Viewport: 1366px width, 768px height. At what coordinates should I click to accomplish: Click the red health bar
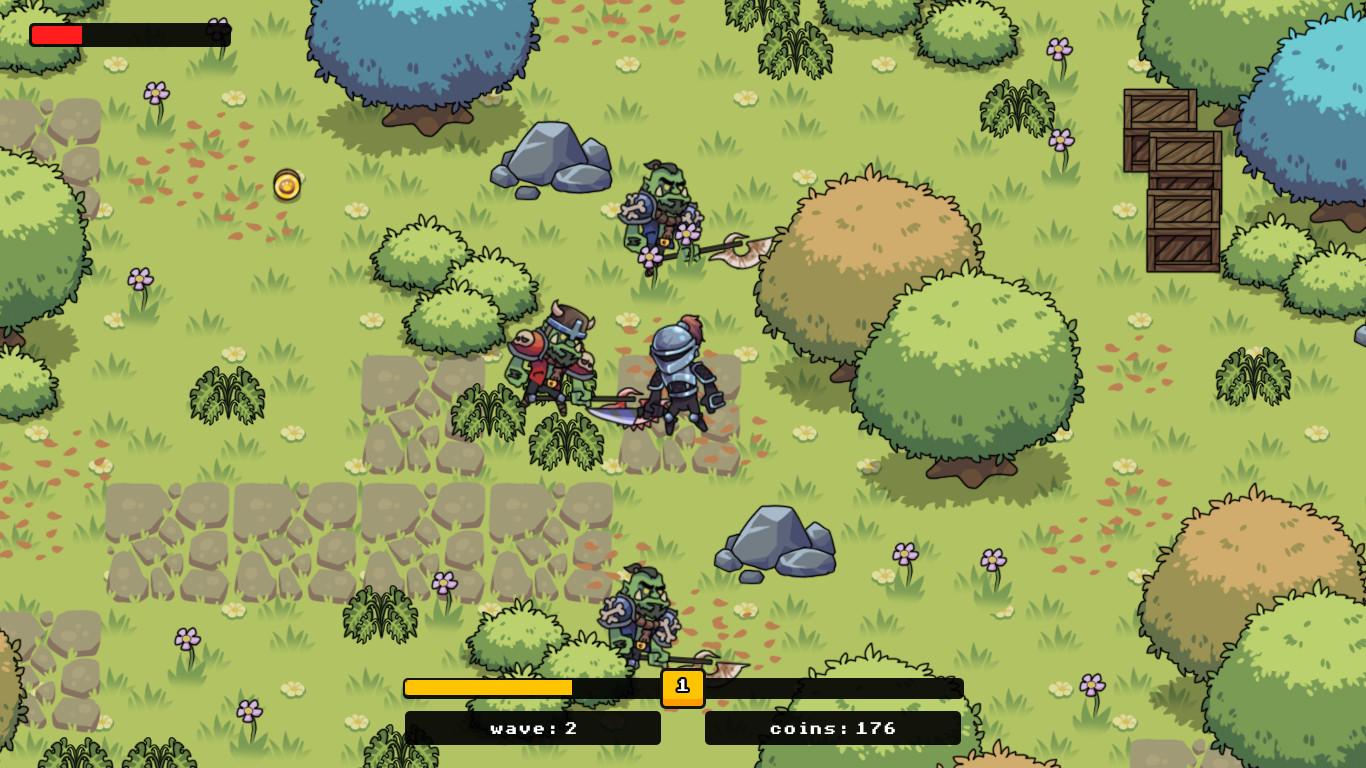click(55, 32)
